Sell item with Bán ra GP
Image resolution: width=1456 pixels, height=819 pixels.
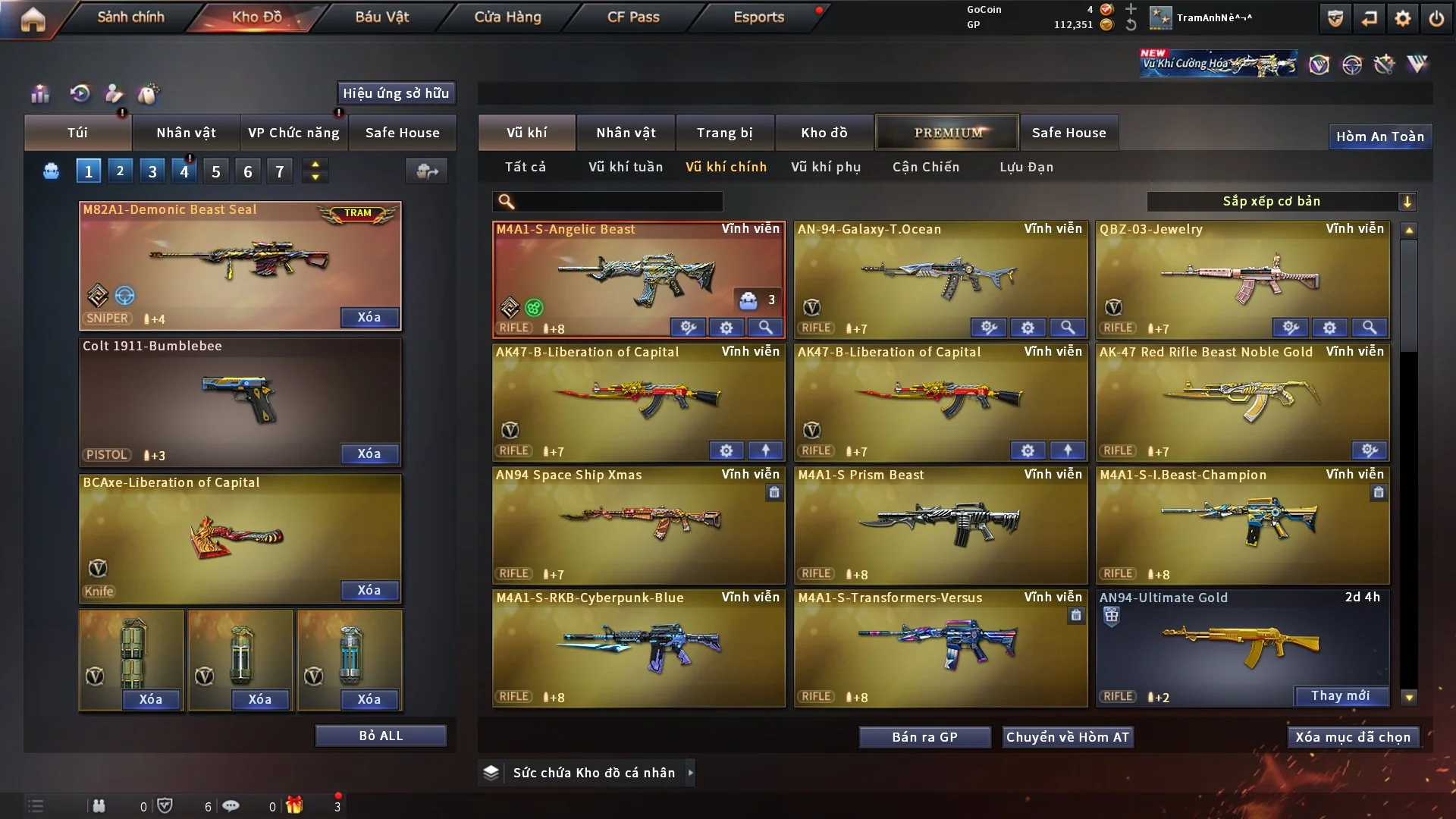[924, 737]
